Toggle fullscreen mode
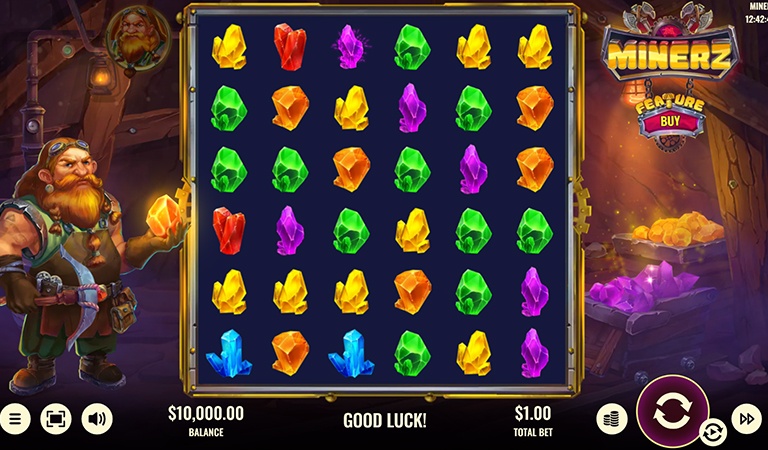This screenshot has height=450, width=768. click(55, 418)
